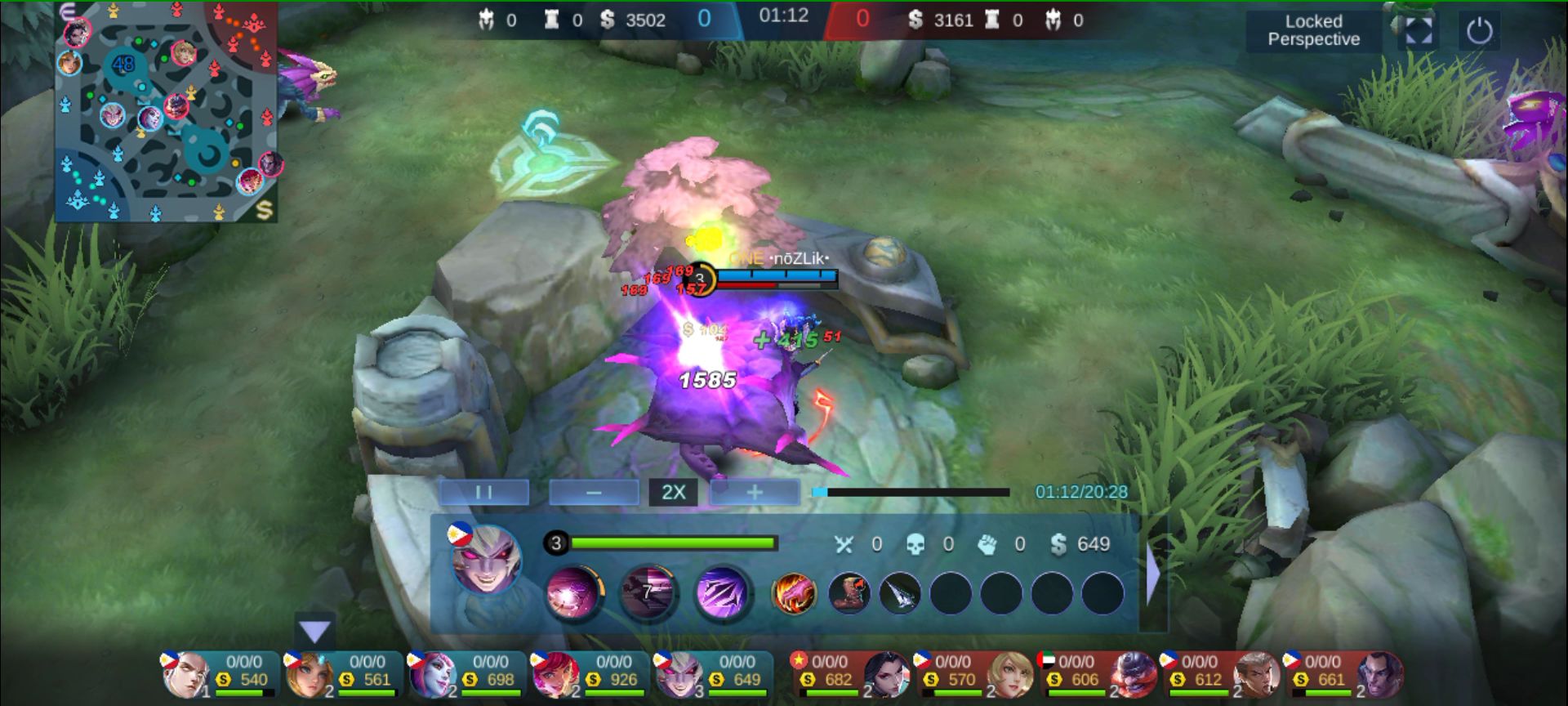The width and height of the screenshot is (1568, 706).
Task: Increase replay speed with the plus button
Action: point(754,492)
